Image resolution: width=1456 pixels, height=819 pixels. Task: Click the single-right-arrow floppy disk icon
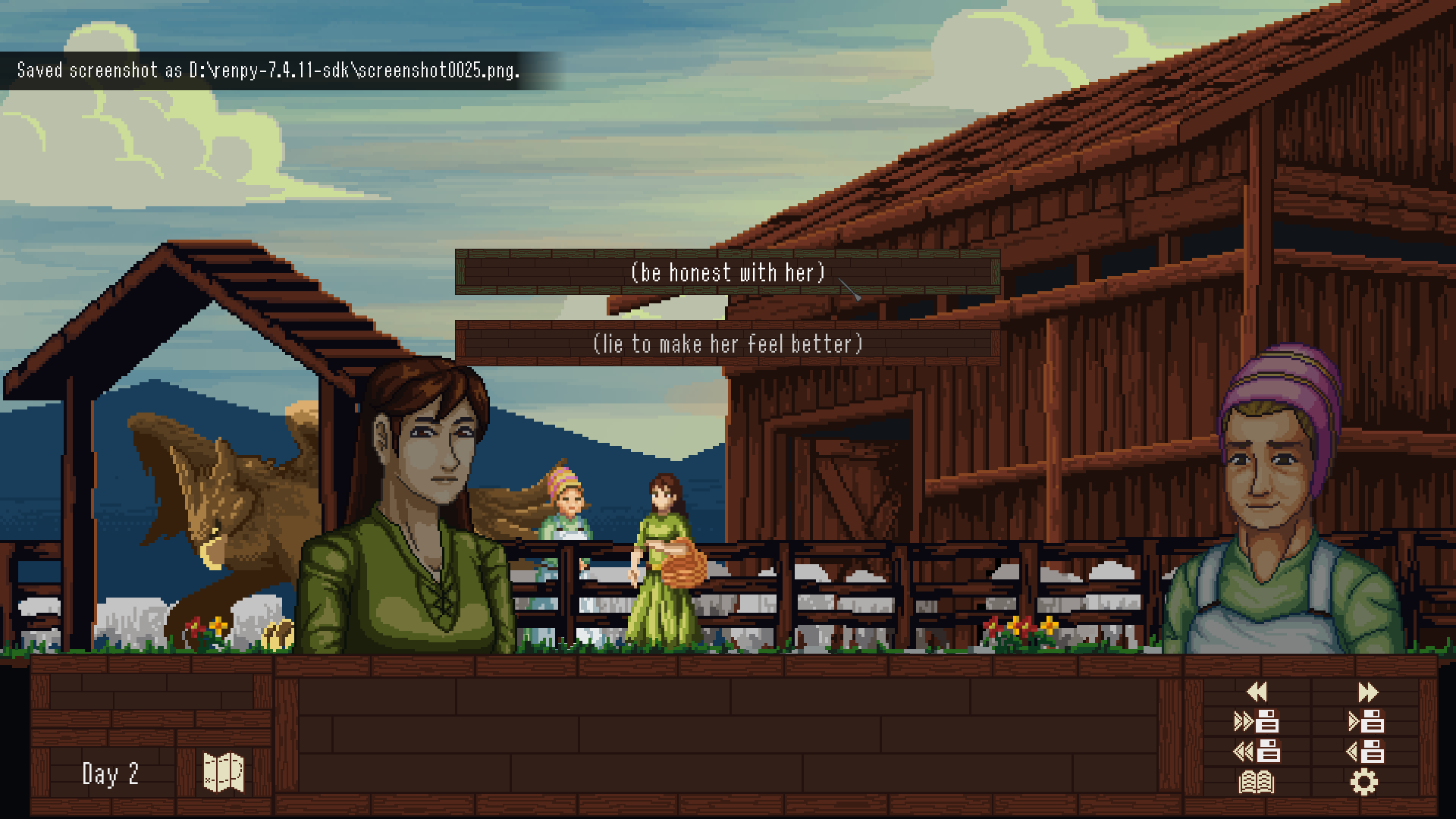point(1366,720)
